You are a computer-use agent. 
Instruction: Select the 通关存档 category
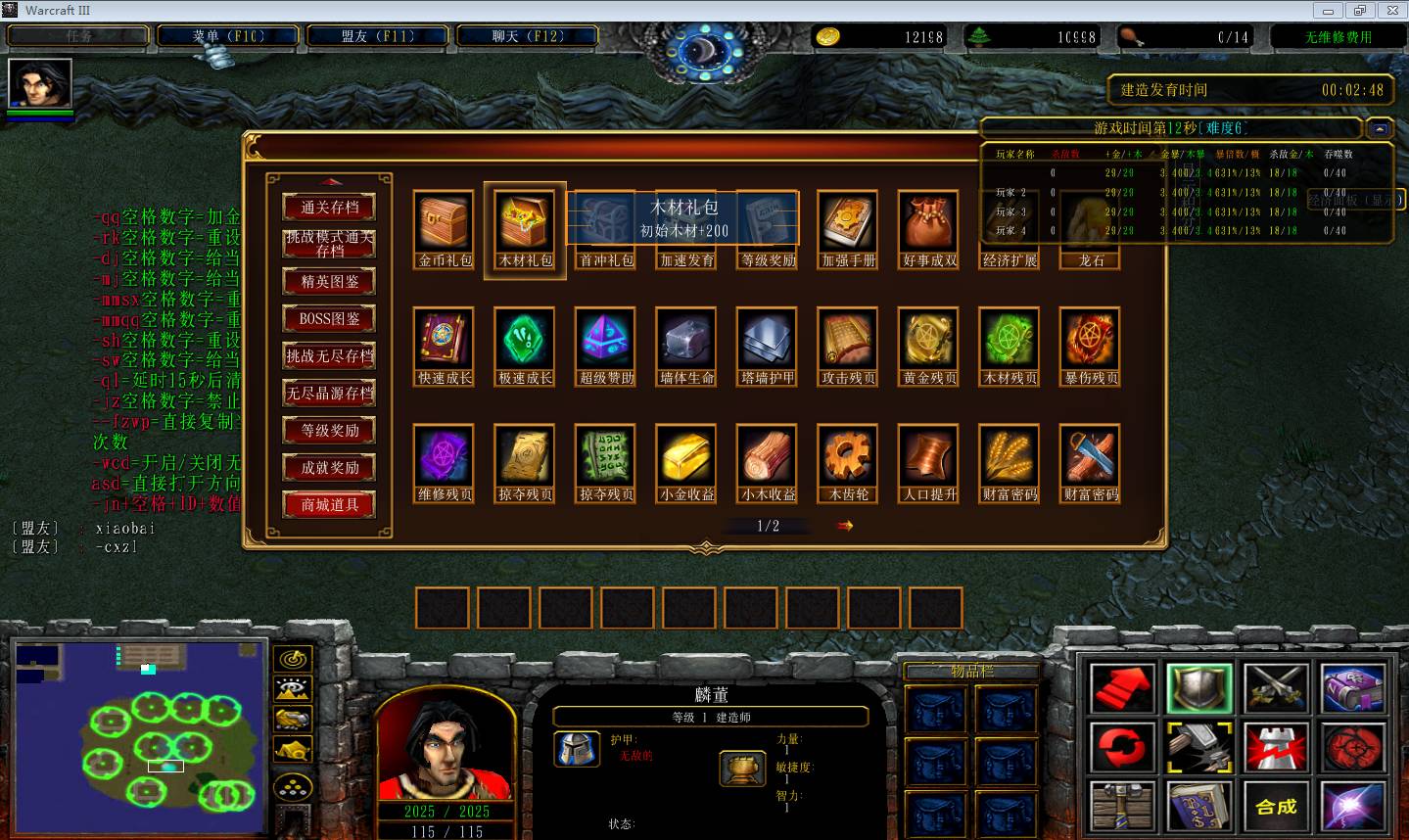click(x=329, y=208)
